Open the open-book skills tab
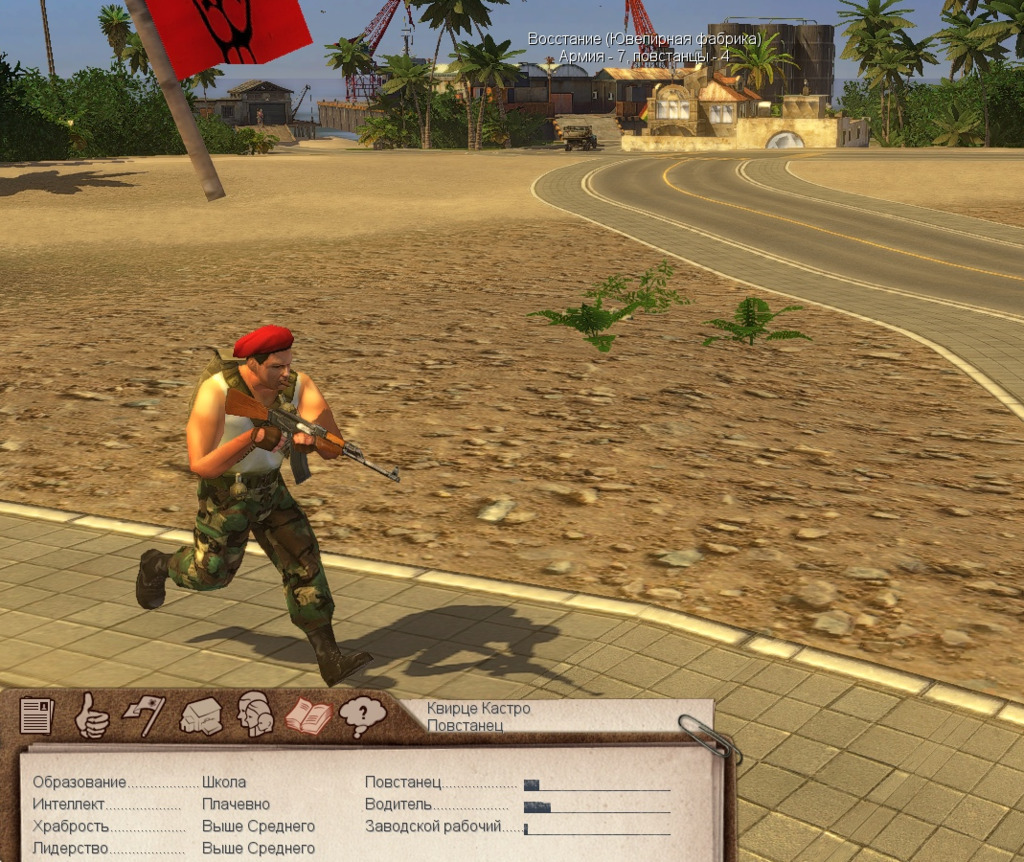Viewport: 1024px width, 862px height. (x=308, y=715)
